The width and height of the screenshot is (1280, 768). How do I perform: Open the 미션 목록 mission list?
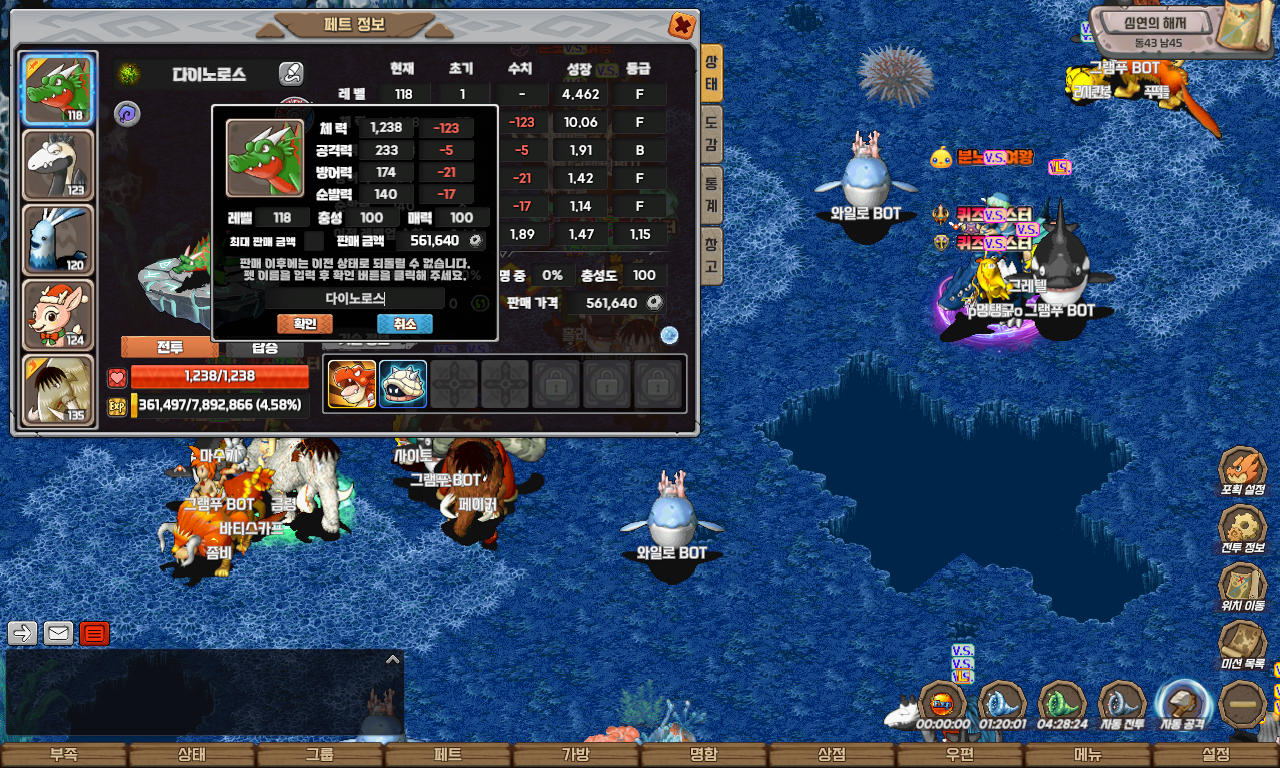(x=1242, y=646)
